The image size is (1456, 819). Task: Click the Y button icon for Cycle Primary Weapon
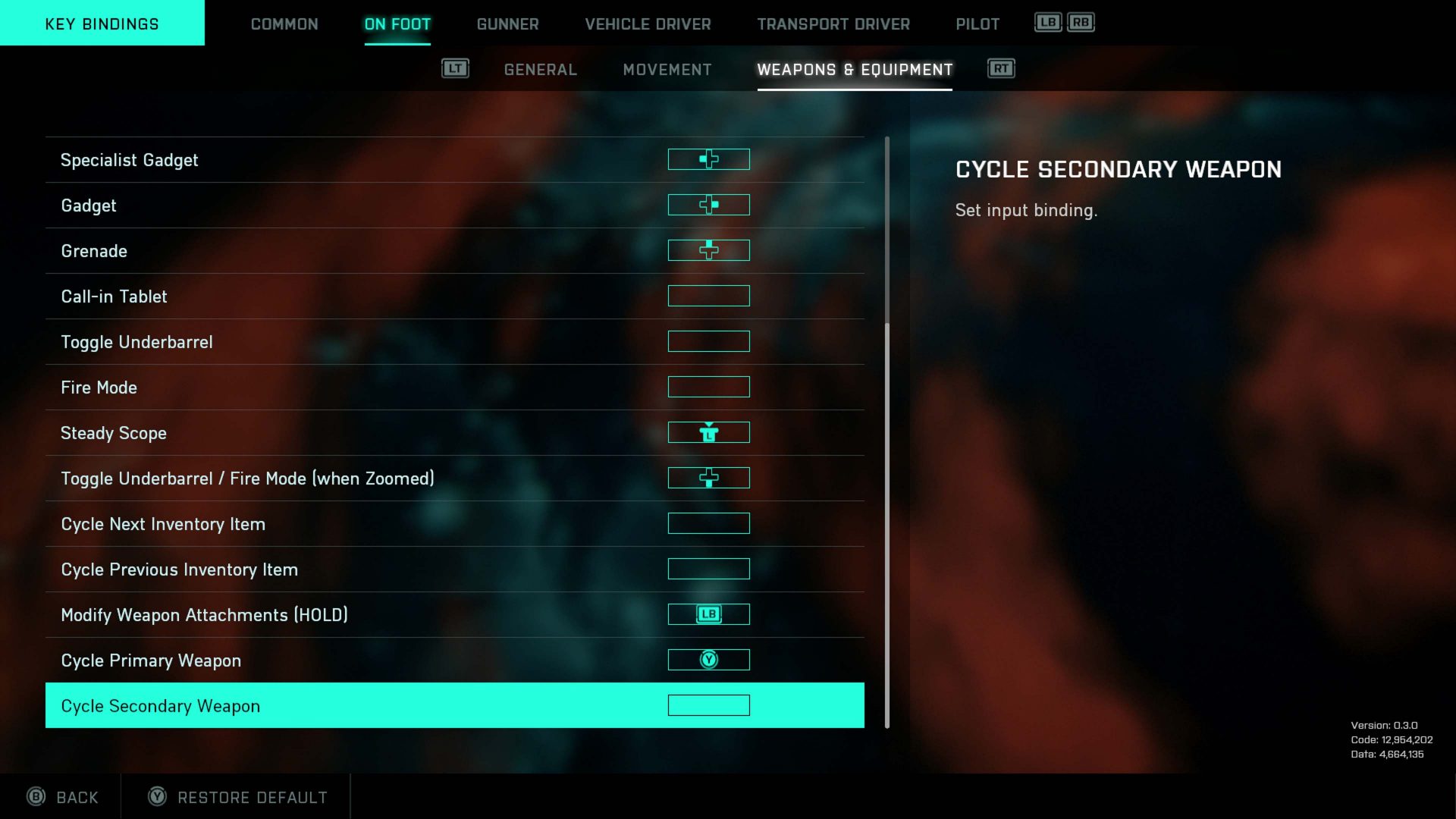708,660
